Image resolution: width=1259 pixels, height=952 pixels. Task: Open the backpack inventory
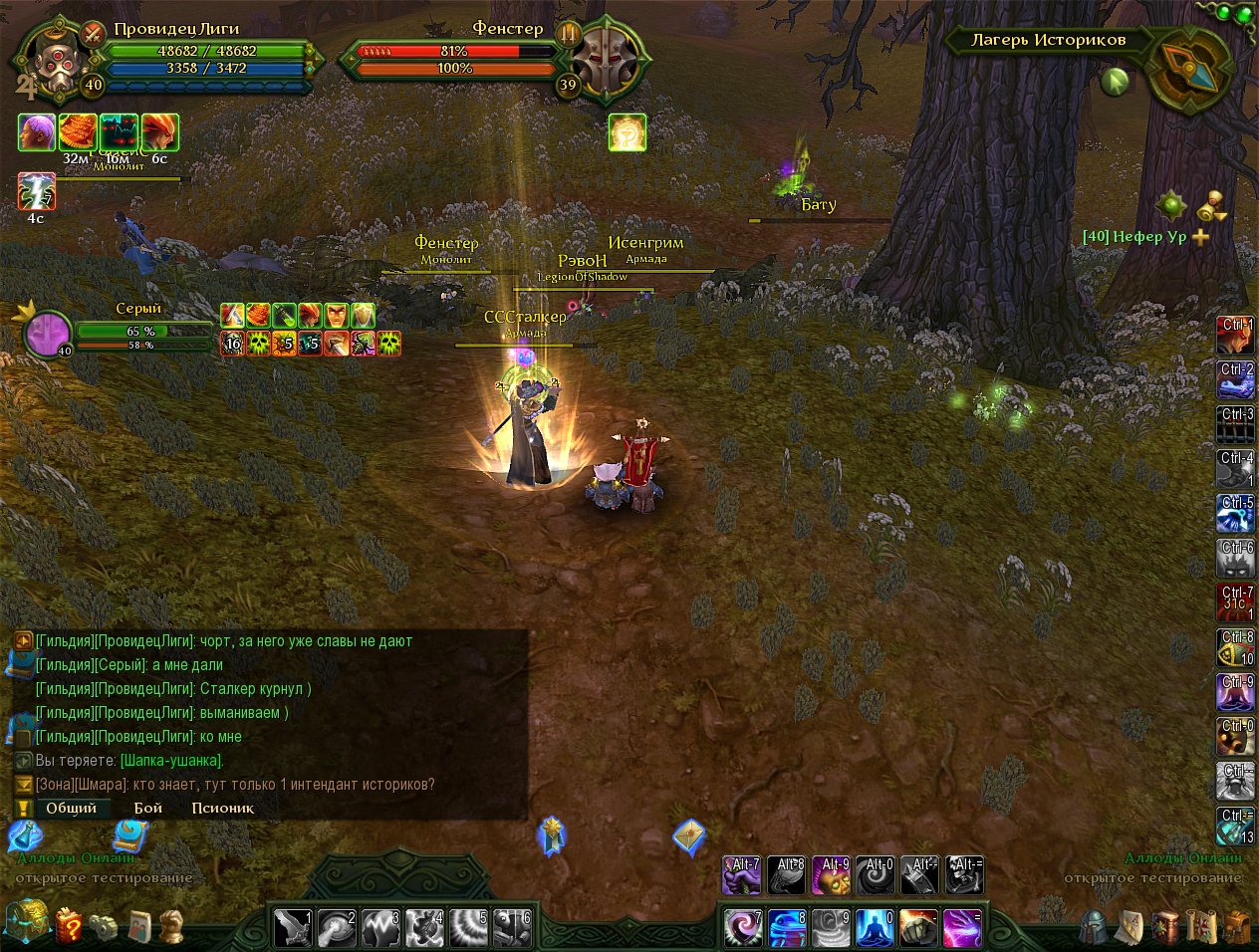point(1238,927)
